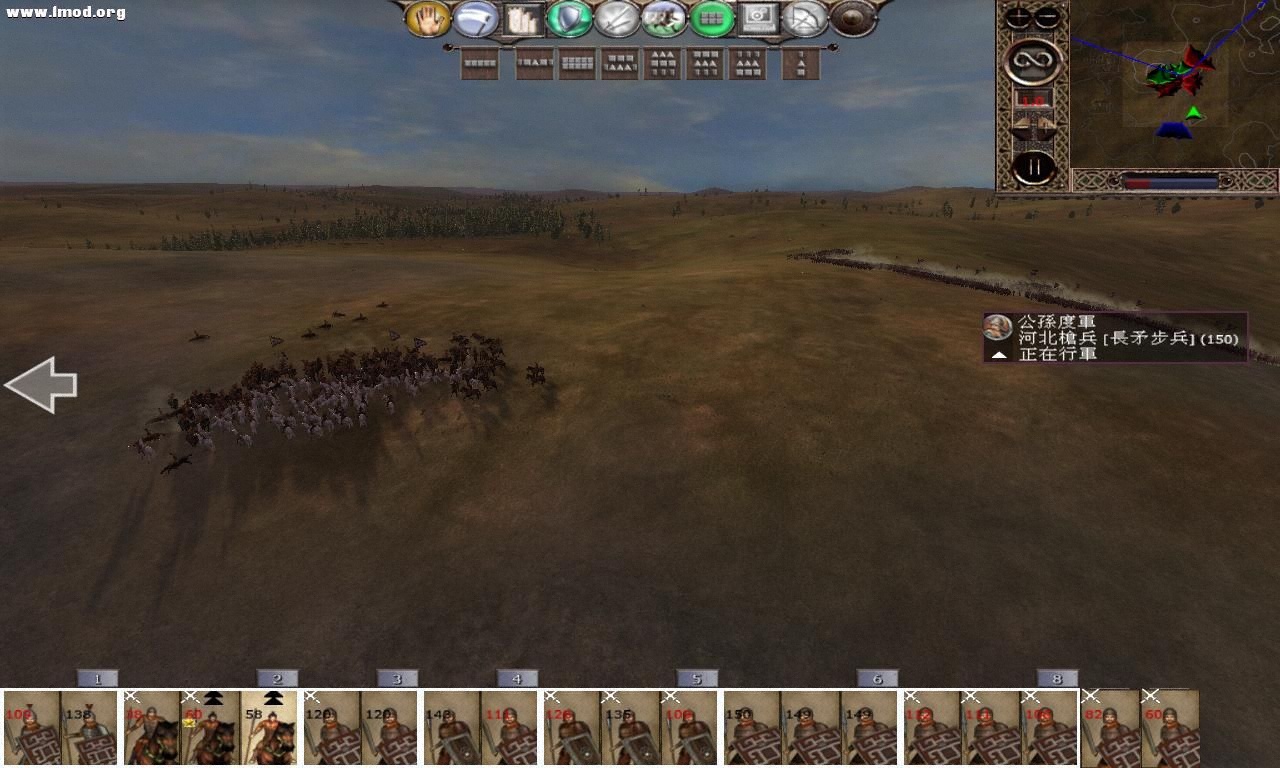Image resolution: width=1280 pixels, height=768 pixels.
Task: Open the camera options icon
Action: coord(760,20)
